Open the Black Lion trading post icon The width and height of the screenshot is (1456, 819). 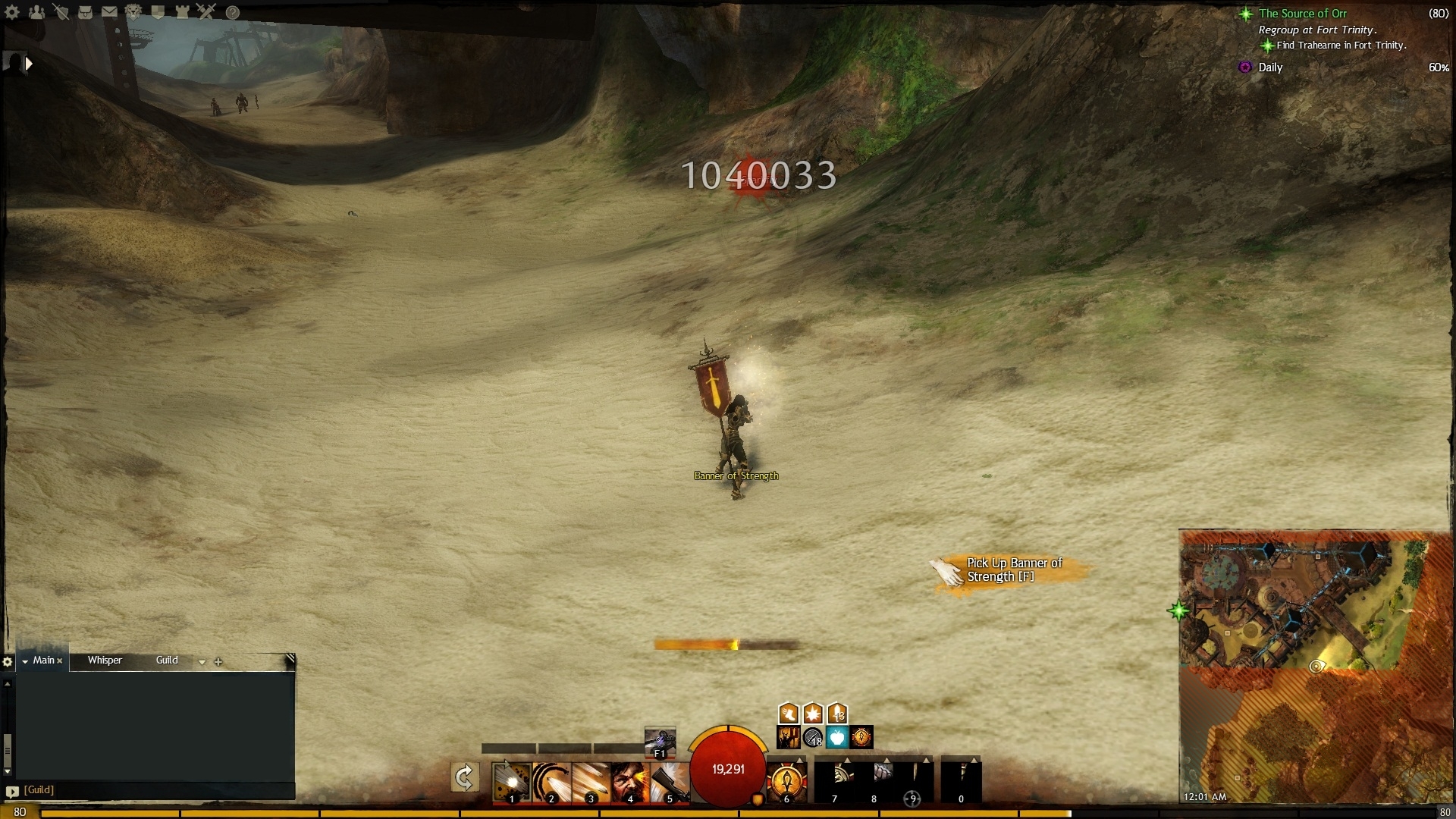coord(133,12)
